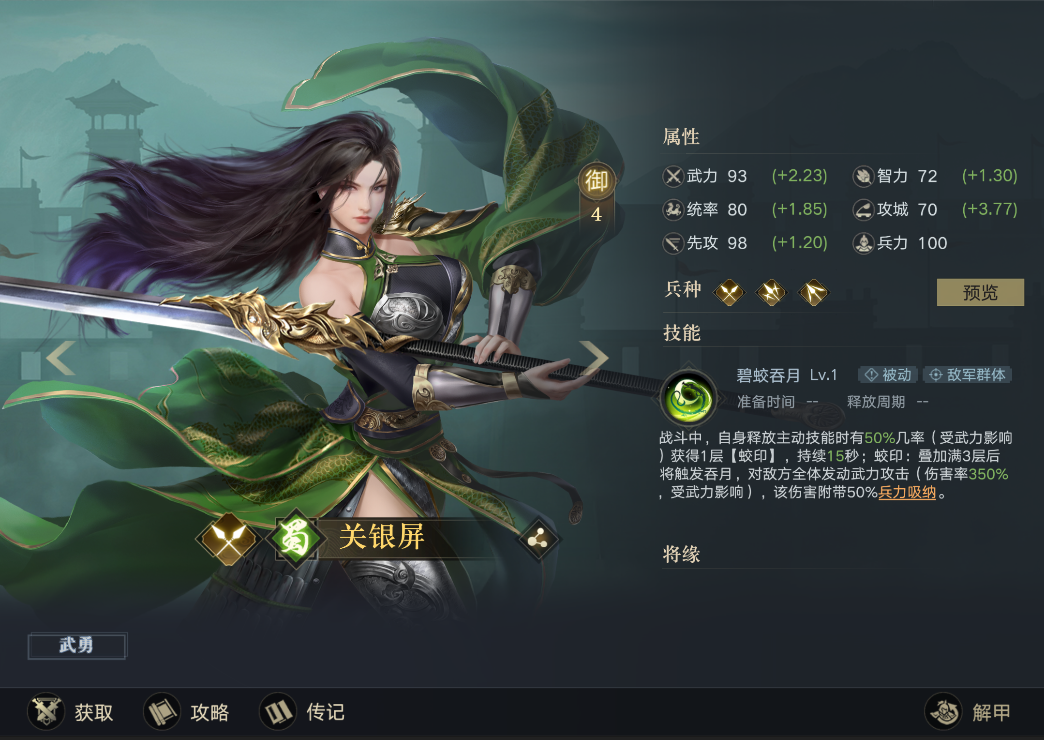Viewport: 1044px width, 740px height.
Task: Tap the 御 4 cost badge
Action: point(596,194)
